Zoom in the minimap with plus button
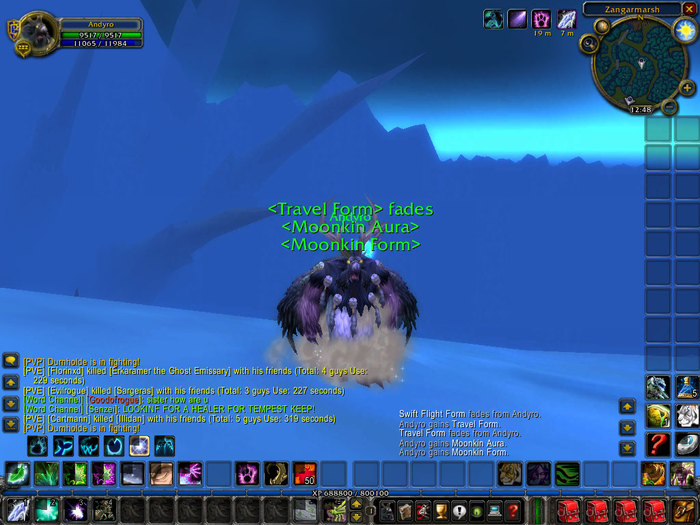This screenshot has height=525, width=700. click(x=687, y=87)
